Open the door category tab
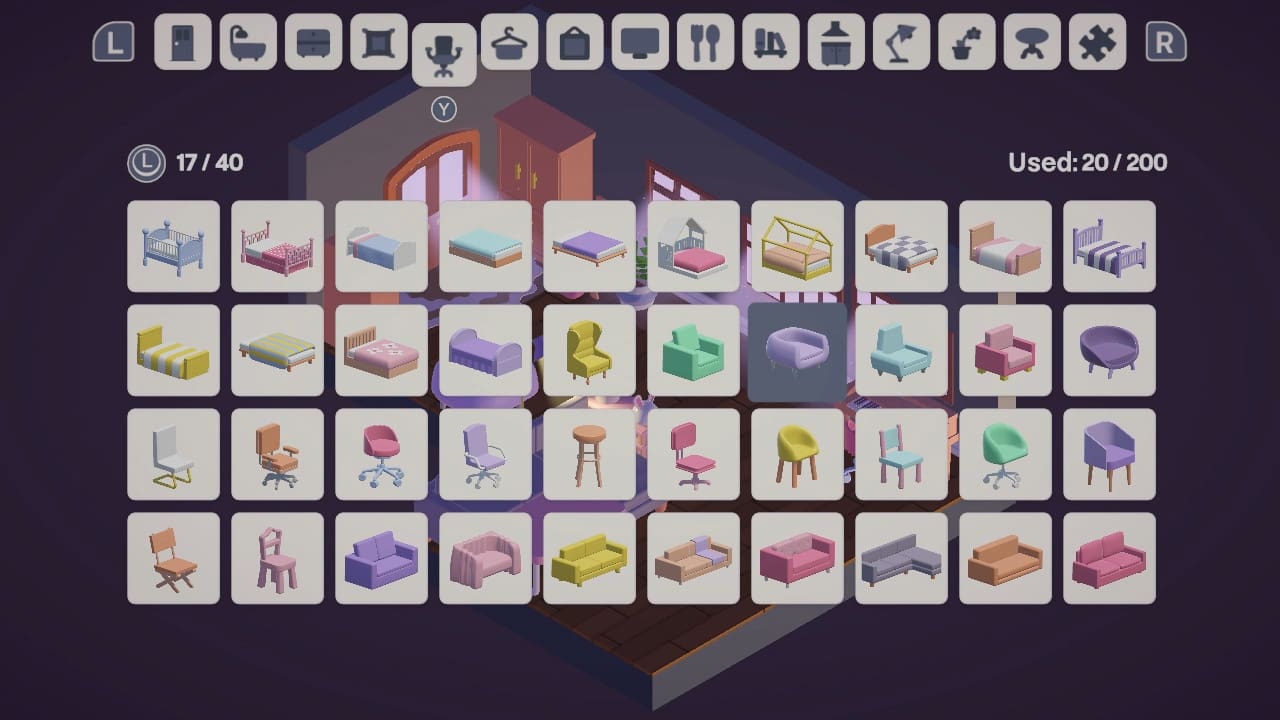Viewport: 1280px width, 720px height. (183, 45)
